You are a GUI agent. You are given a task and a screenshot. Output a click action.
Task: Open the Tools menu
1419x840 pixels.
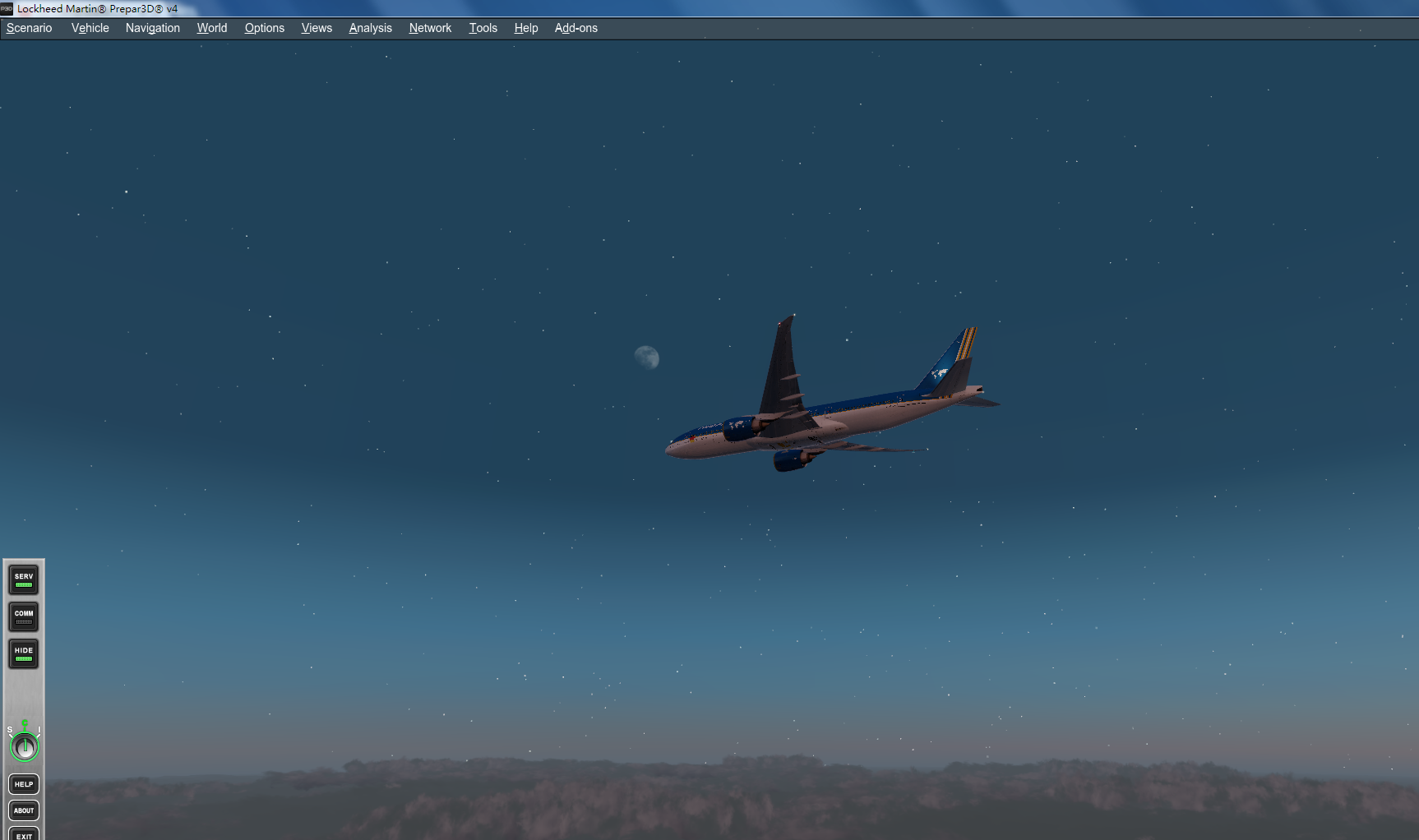click(x=483, y=27)
